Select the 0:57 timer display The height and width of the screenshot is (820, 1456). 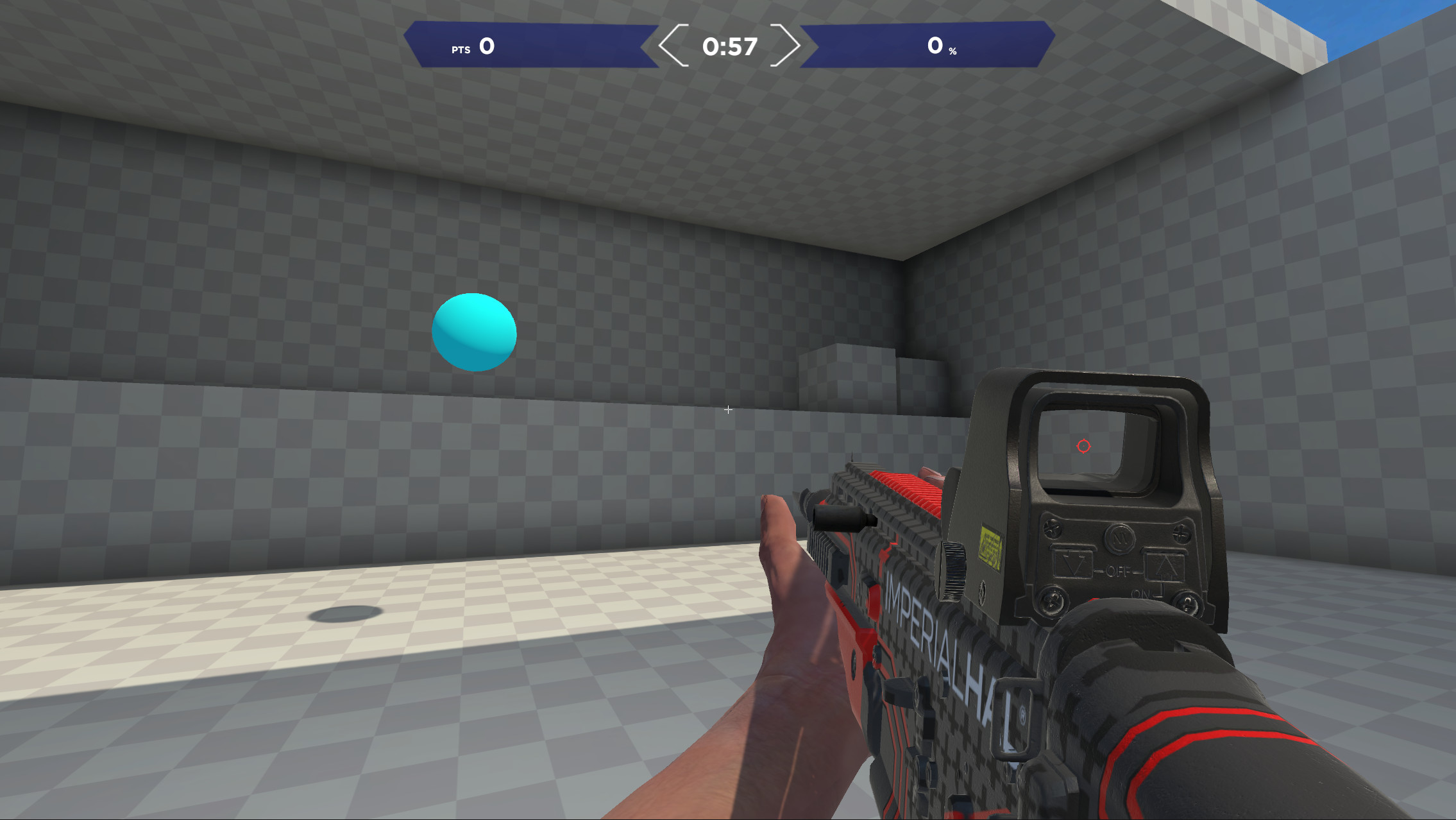729,47
